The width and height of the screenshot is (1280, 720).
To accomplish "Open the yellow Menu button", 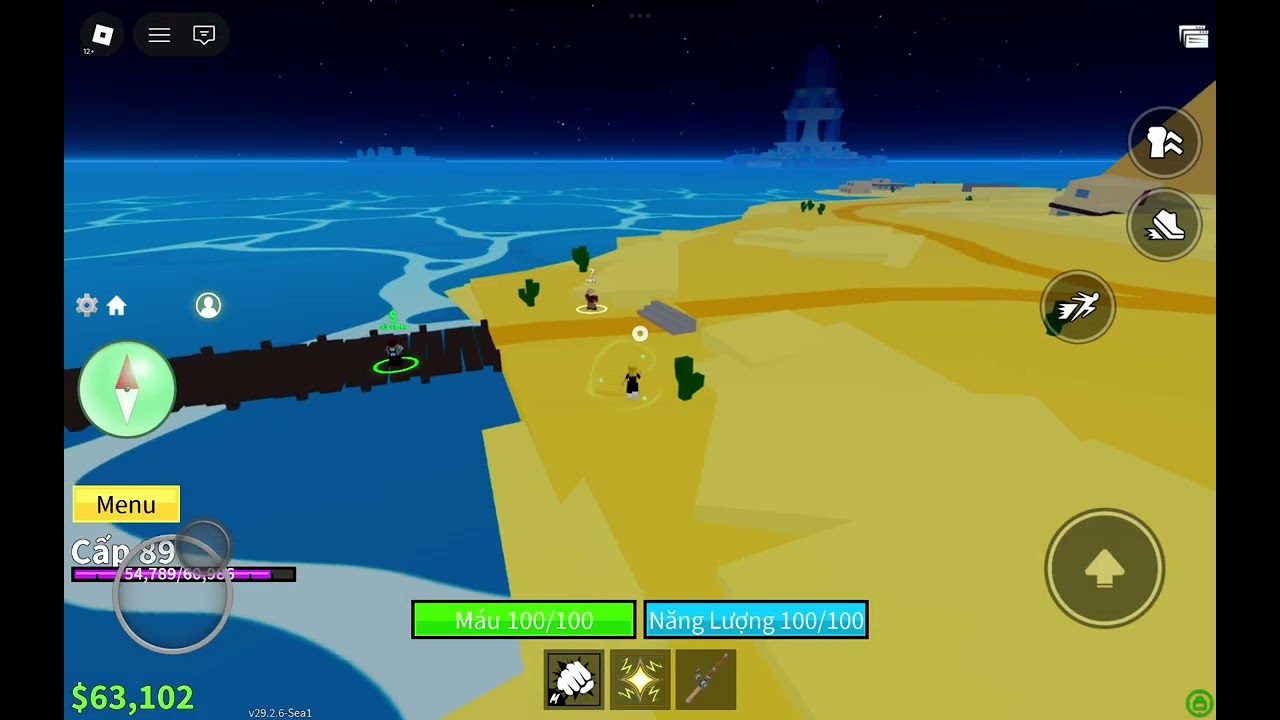I will coord(126,504).
